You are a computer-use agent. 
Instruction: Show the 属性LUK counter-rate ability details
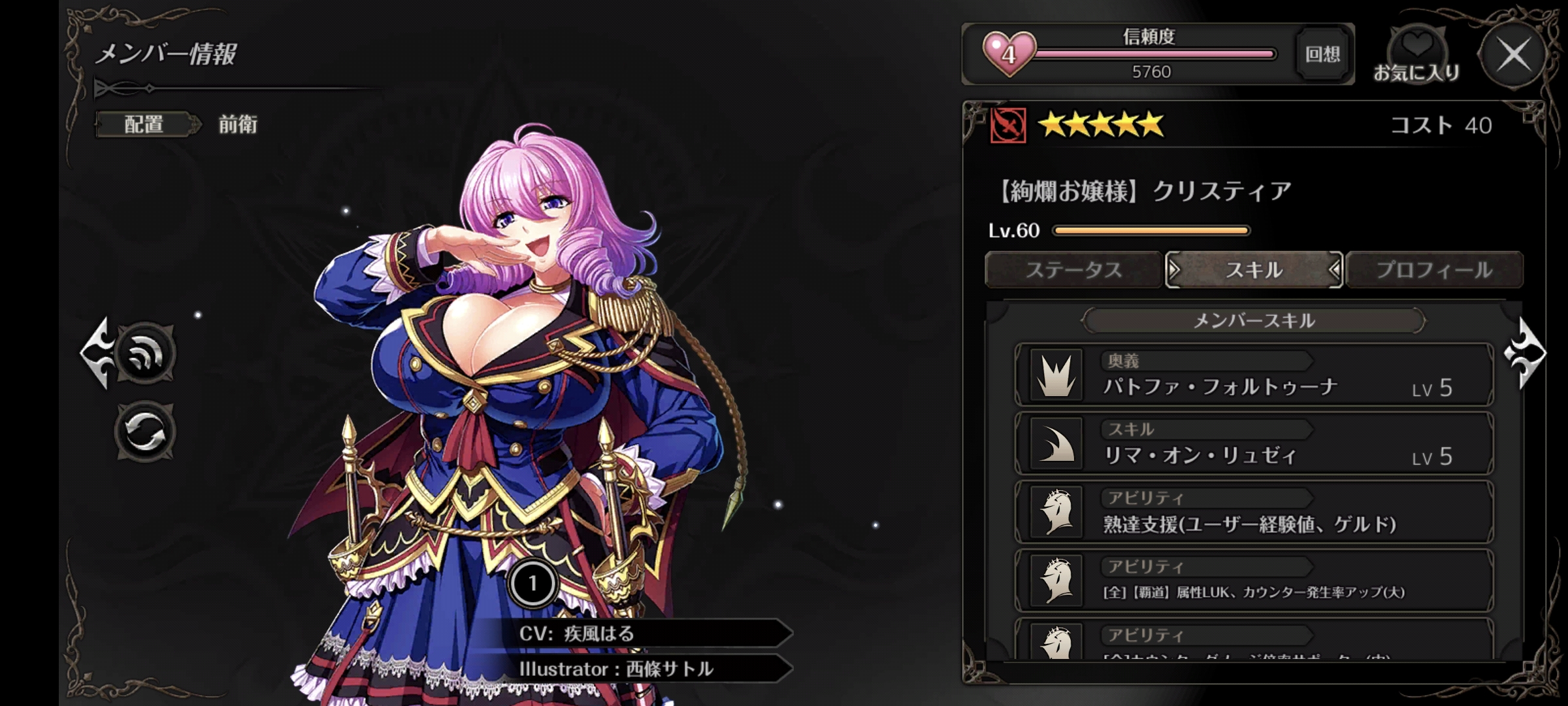1254,581
